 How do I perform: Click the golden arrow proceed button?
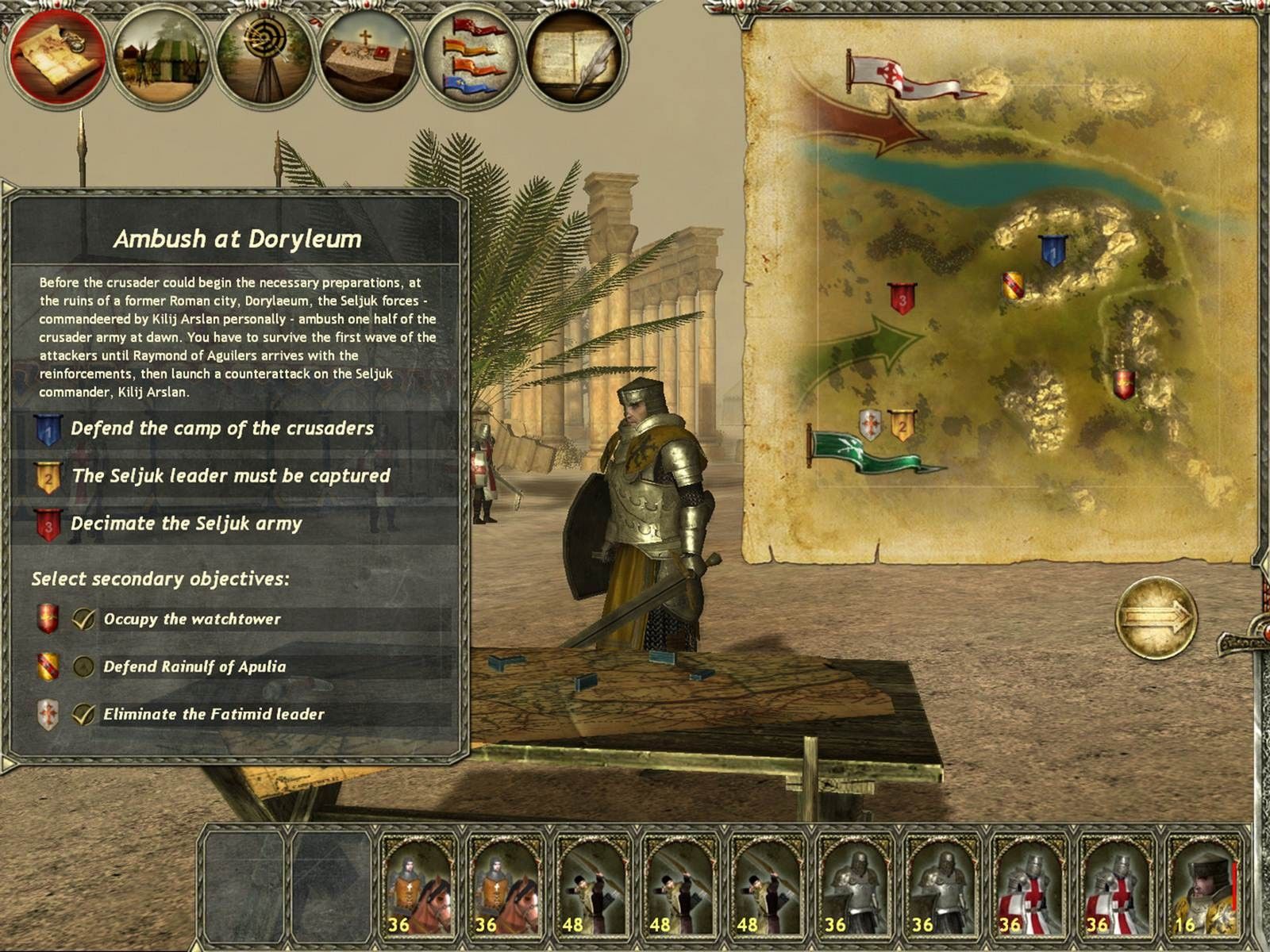coord(1156,617)
